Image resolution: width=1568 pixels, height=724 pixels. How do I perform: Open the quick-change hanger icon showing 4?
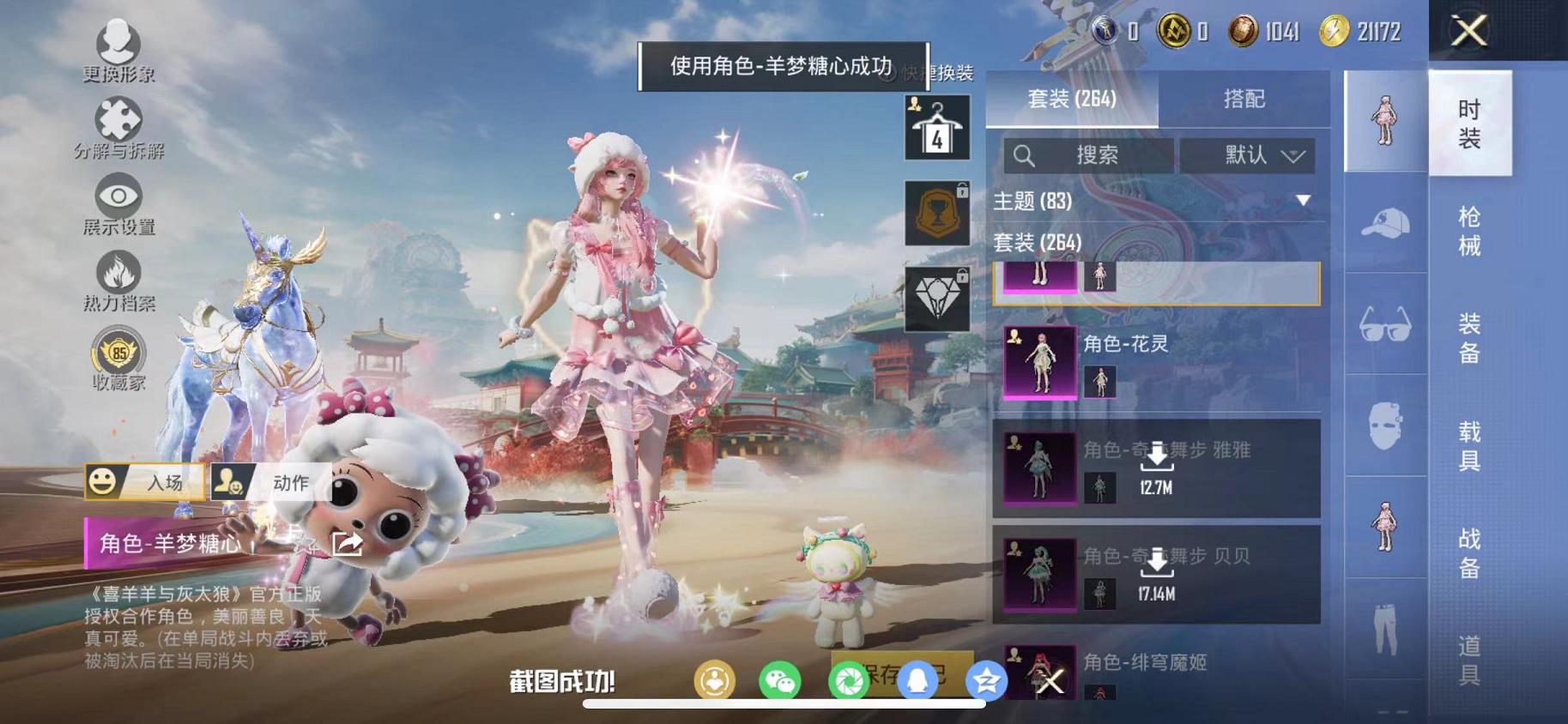click(x=935, y=124)
